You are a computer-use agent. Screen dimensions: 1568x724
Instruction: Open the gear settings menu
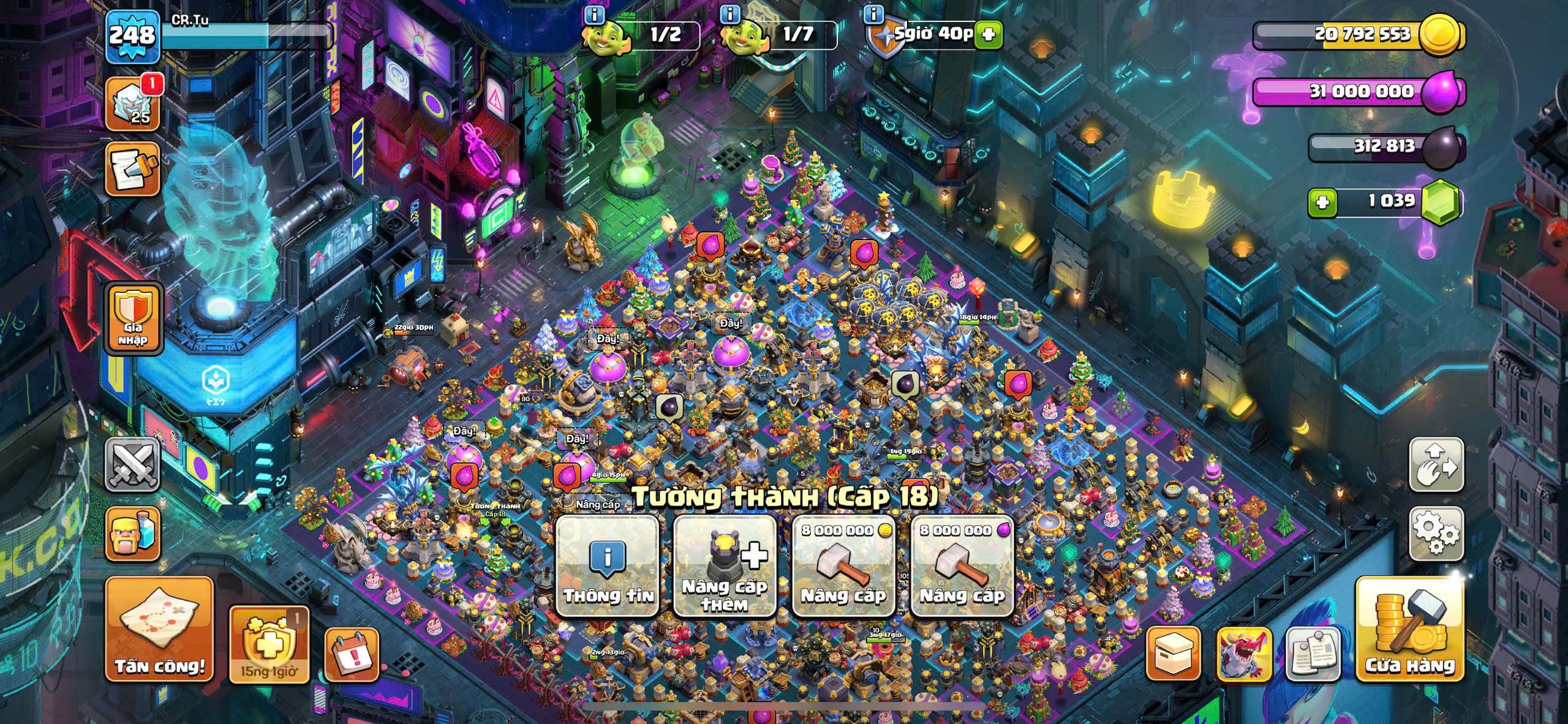(x=1436, y=534)
